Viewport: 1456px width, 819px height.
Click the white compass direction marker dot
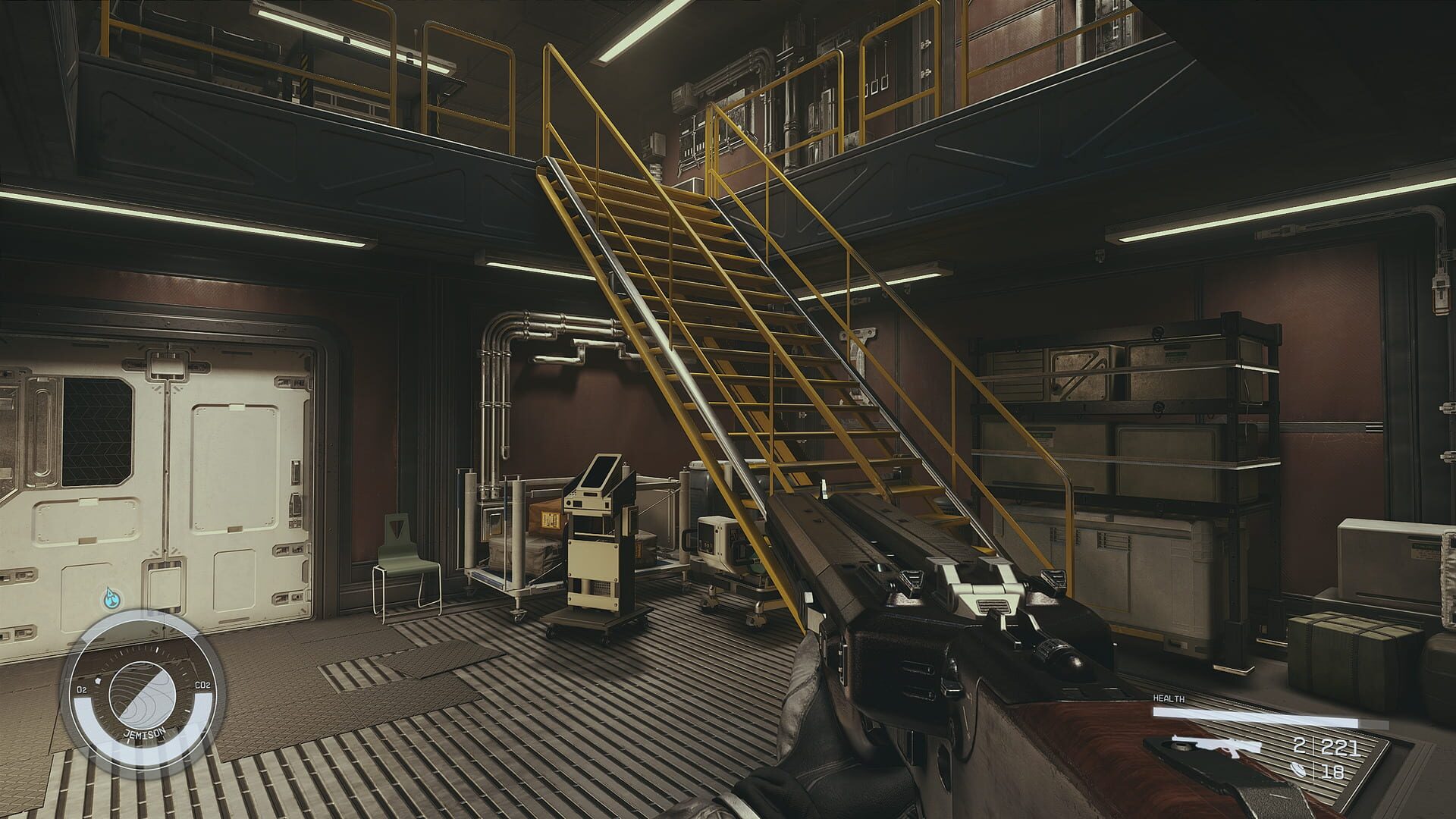(97, 679)
